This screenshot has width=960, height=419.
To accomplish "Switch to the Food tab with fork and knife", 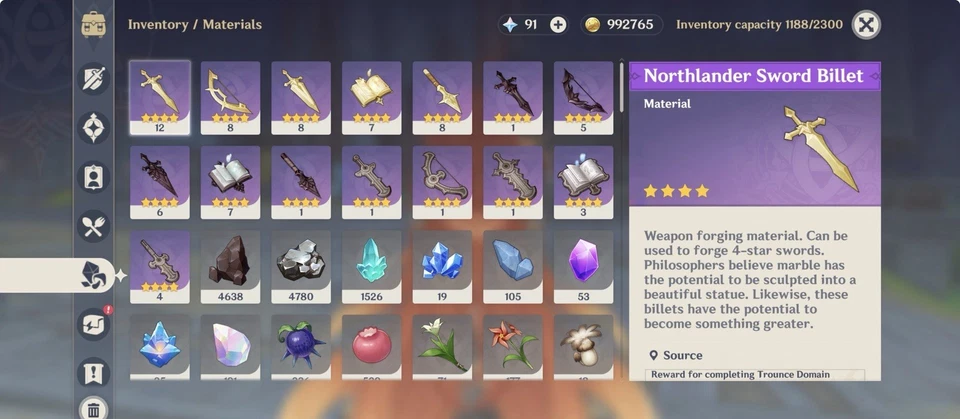I will click(94, 227).
